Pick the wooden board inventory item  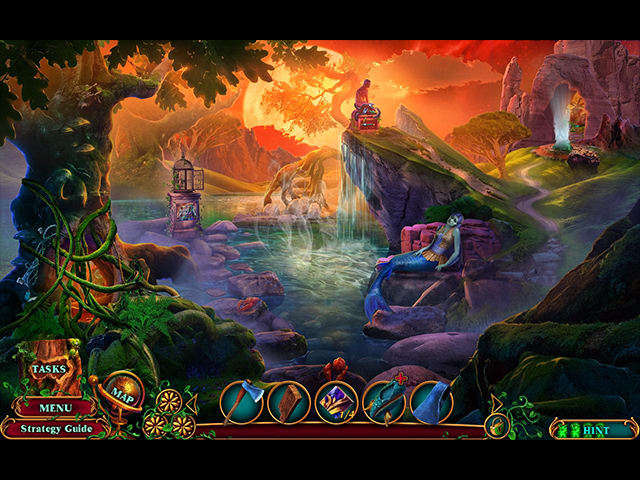coord(287,402)
